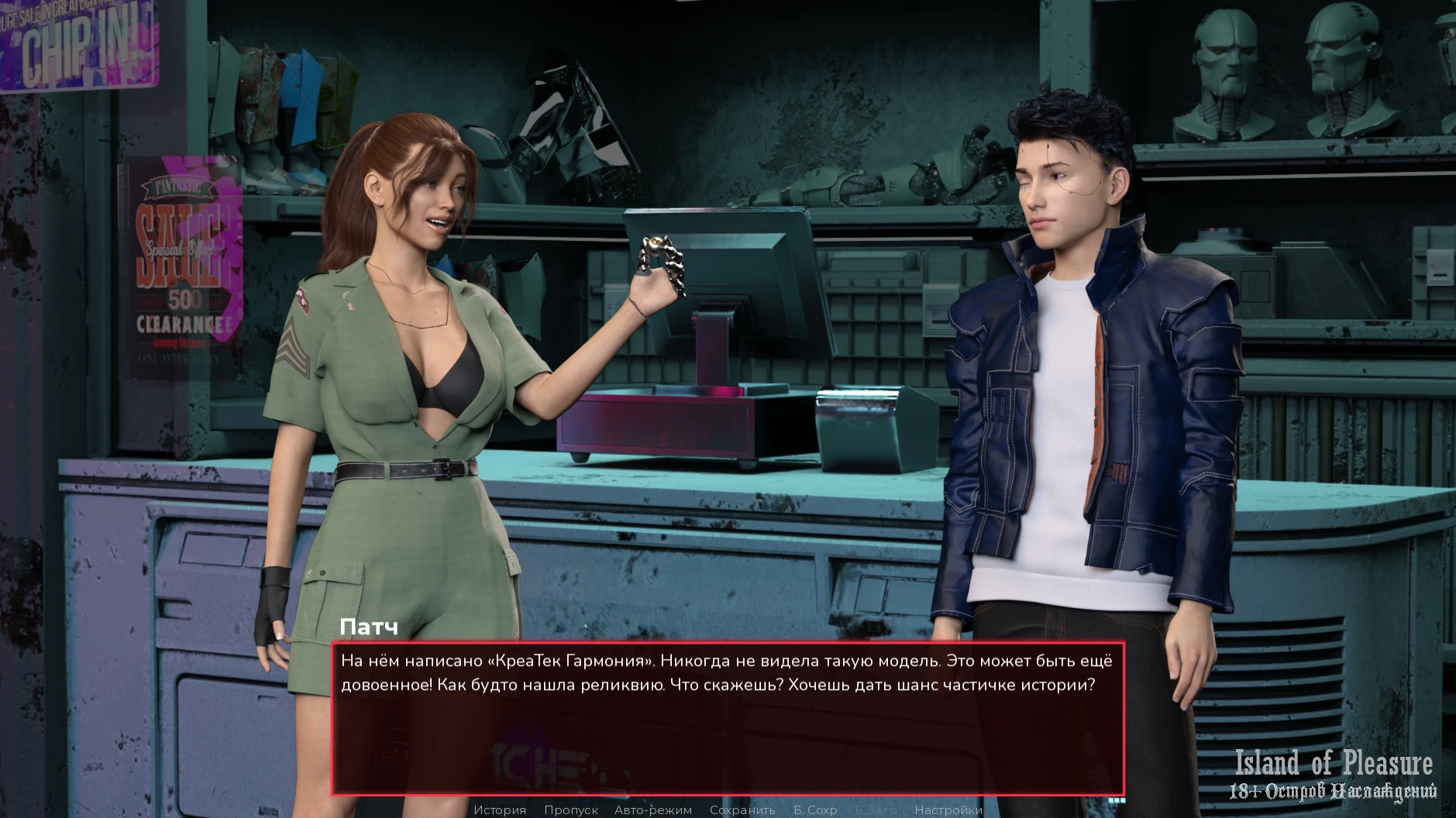
Task: Toggle Авто-режим auto mode
Action: (652, 809)
